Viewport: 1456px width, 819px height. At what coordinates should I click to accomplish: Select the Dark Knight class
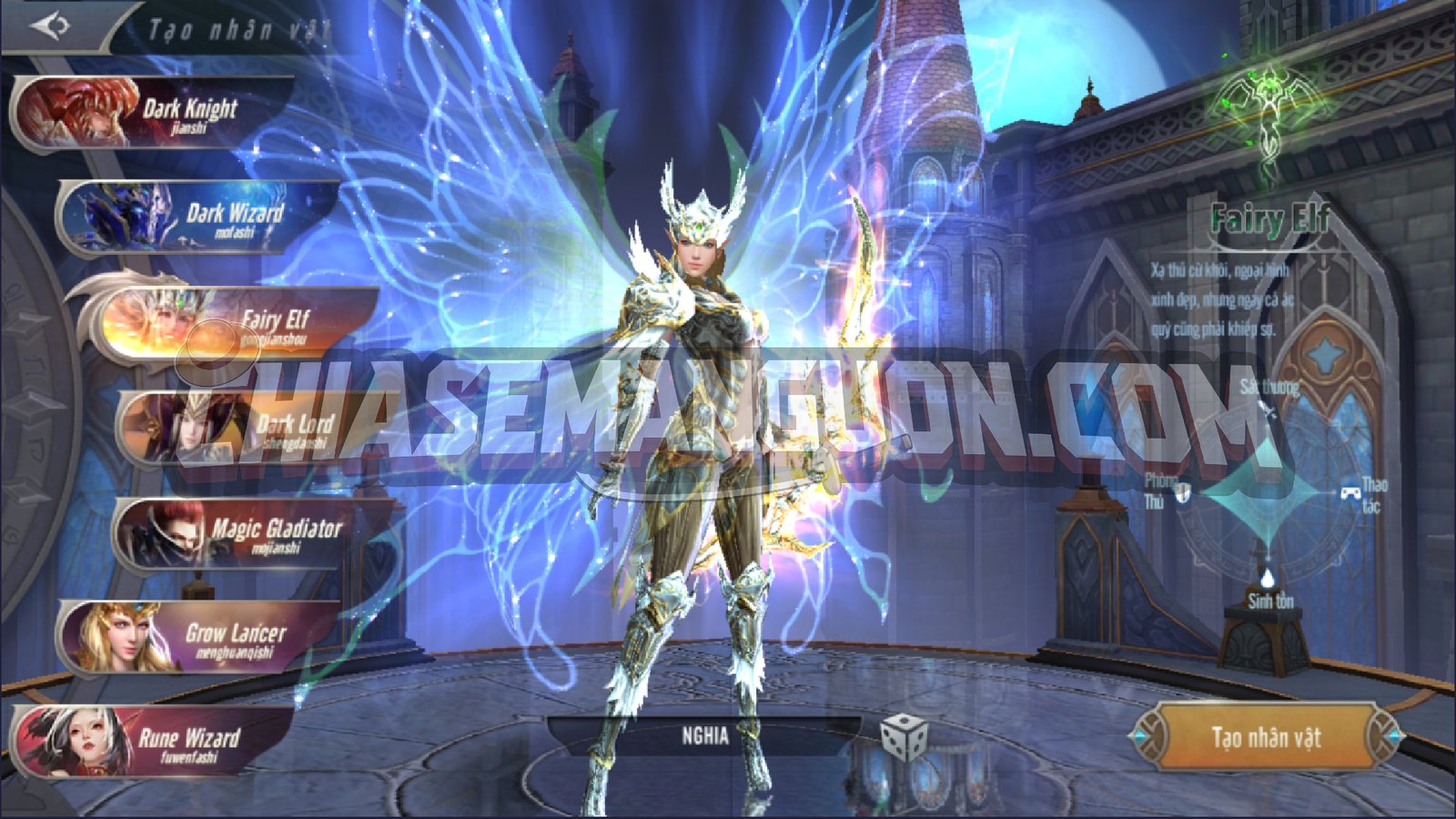155,114
